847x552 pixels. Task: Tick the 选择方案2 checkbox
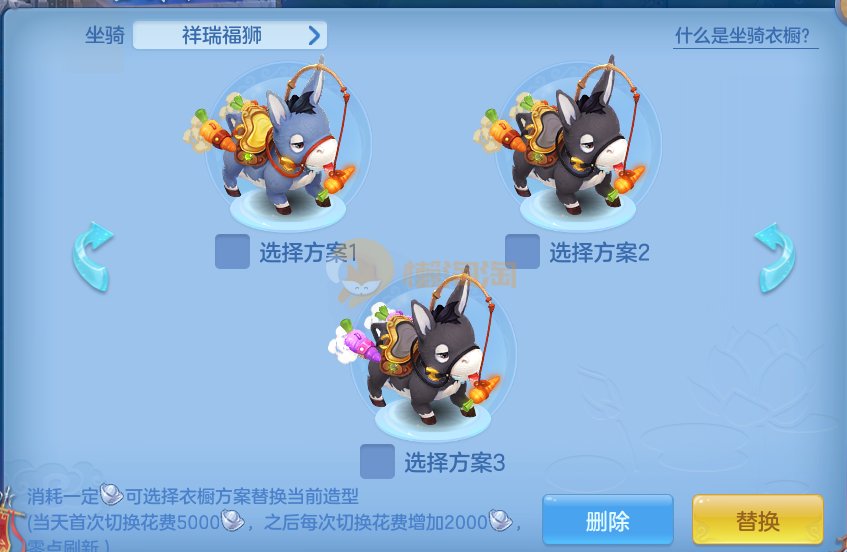pos(522,252)
